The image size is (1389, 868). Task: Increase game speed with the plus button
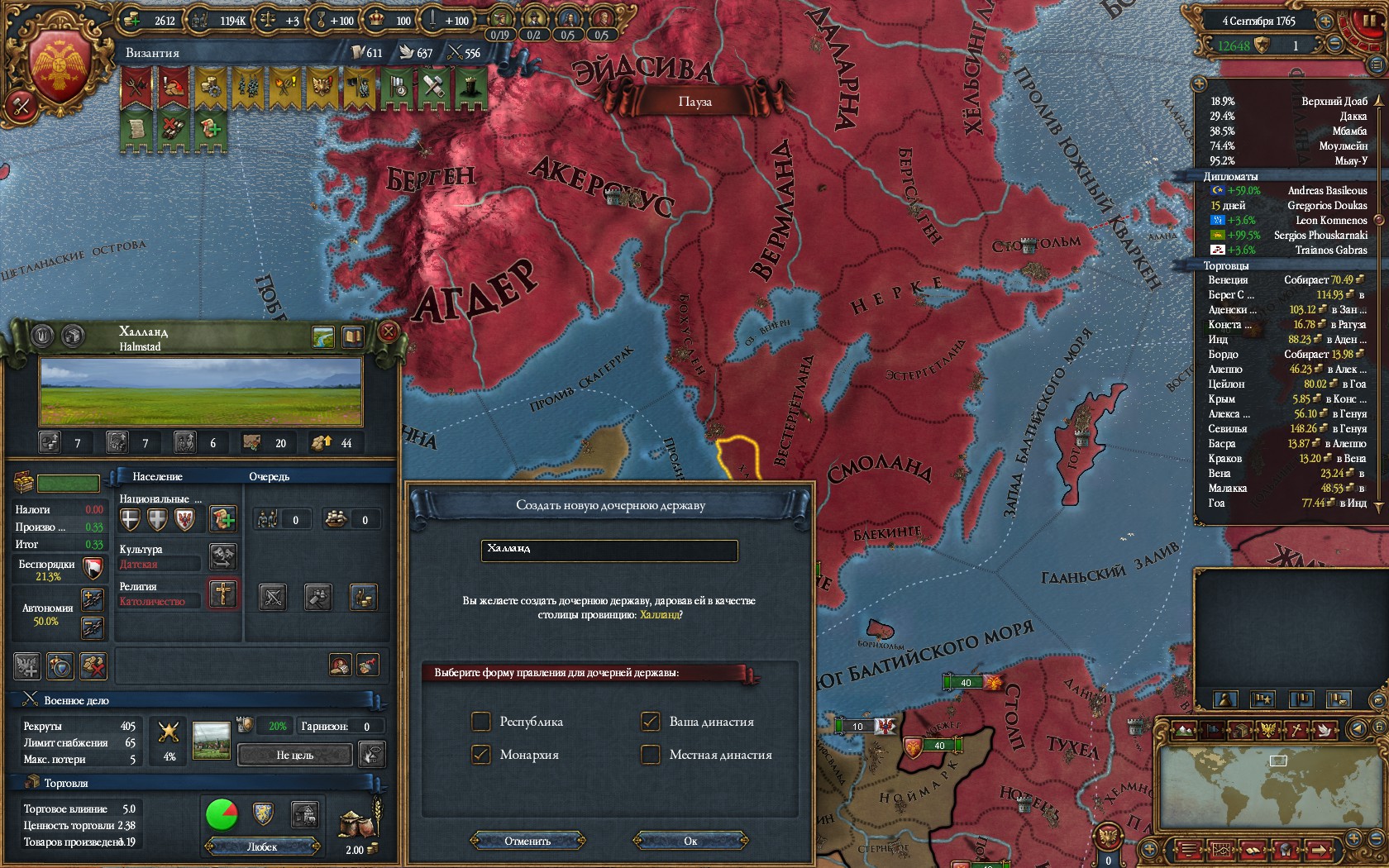click(1326, 21)
